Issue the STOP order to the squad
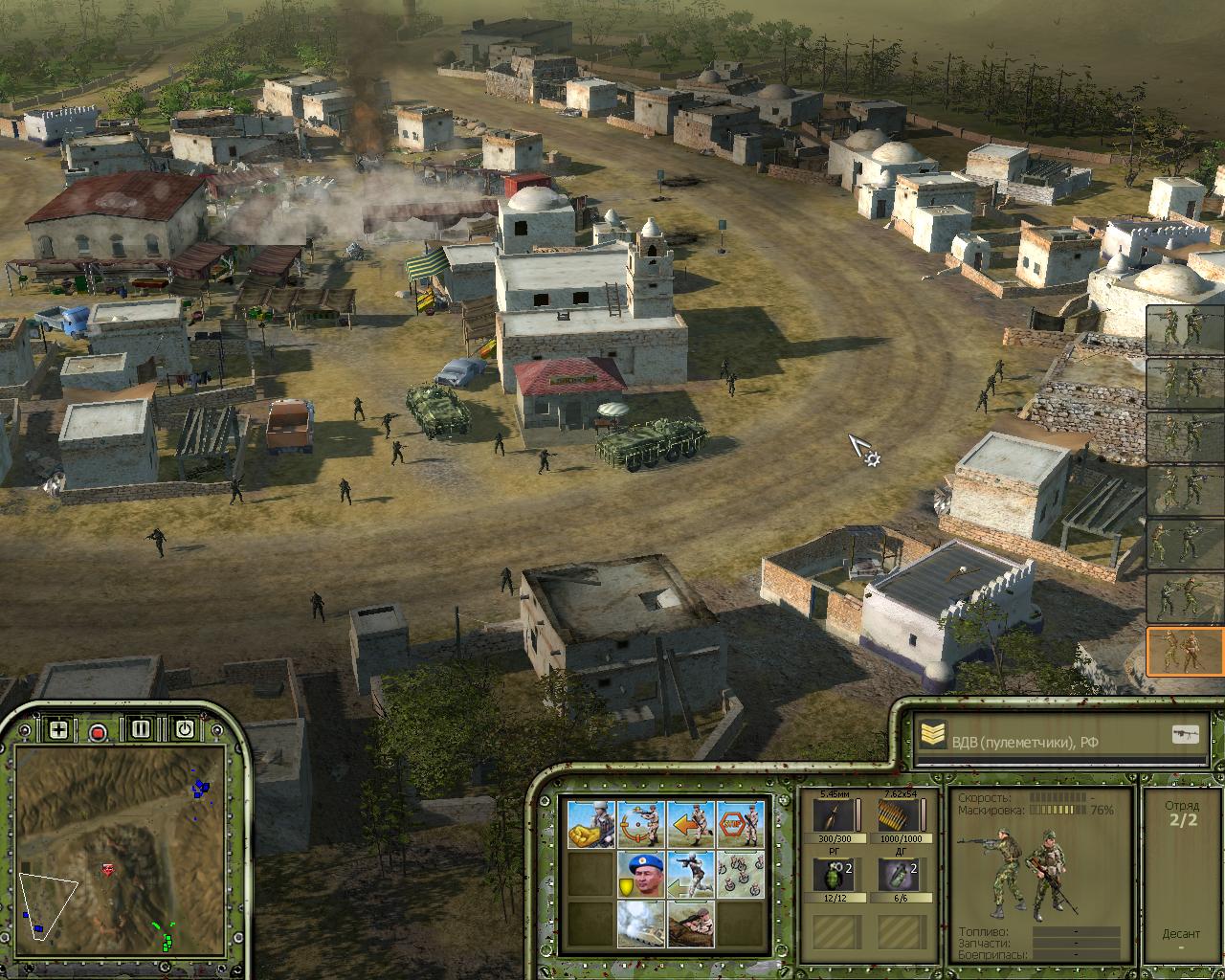 [740, 823]
